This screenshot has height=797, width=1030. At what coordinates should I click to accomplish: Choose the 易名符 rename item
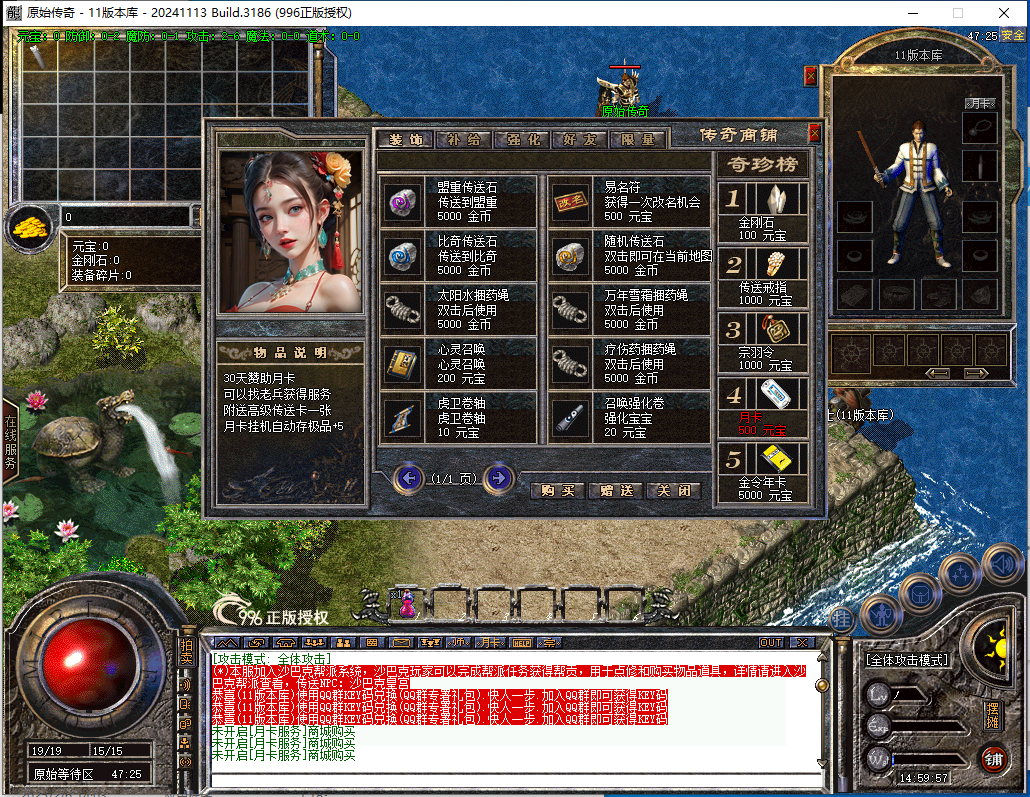tap(627, 200)
